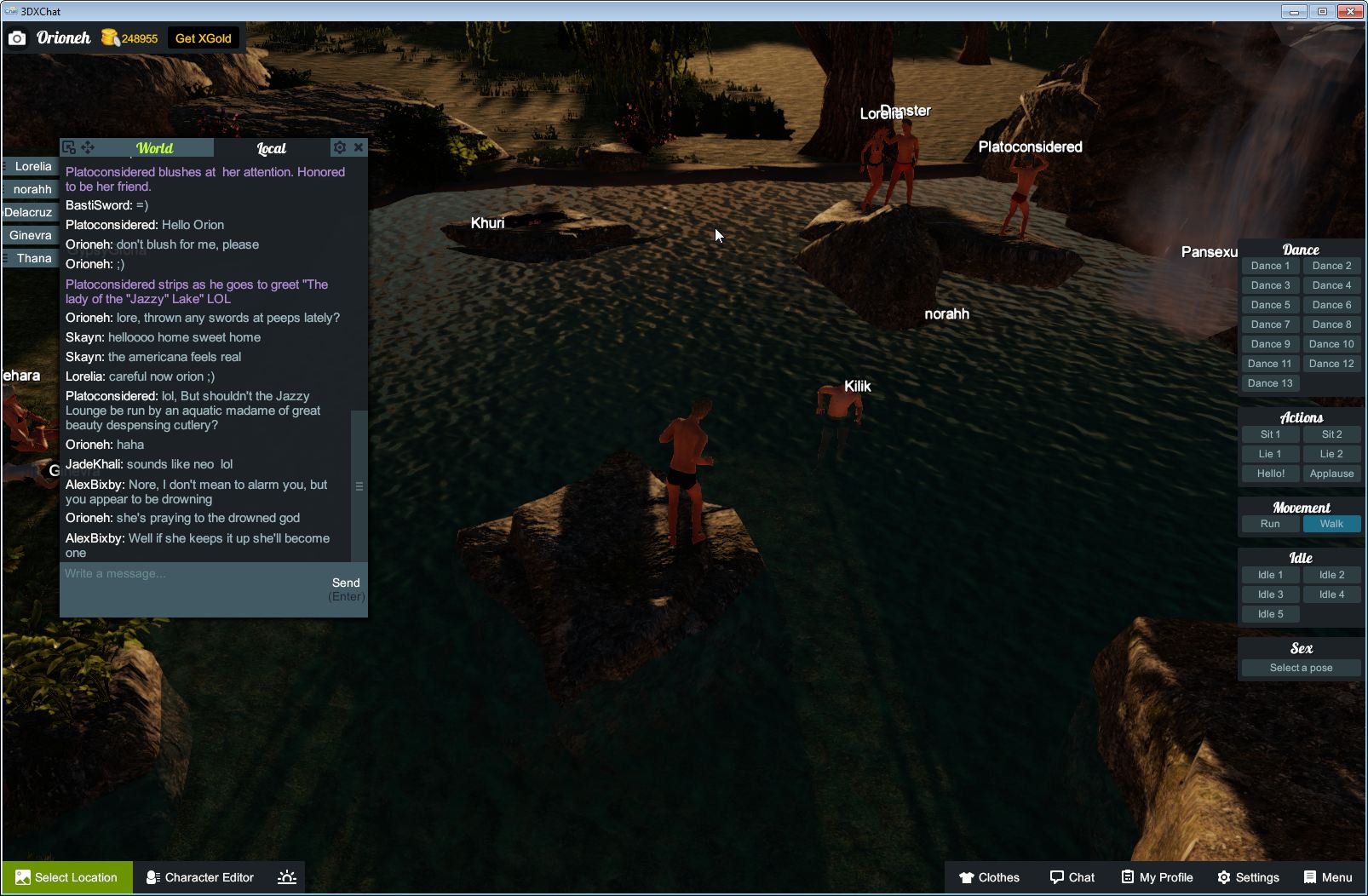Take a screenshot using the camera icon
This screenshot has height=896, width=1368.
pos(17,37)
